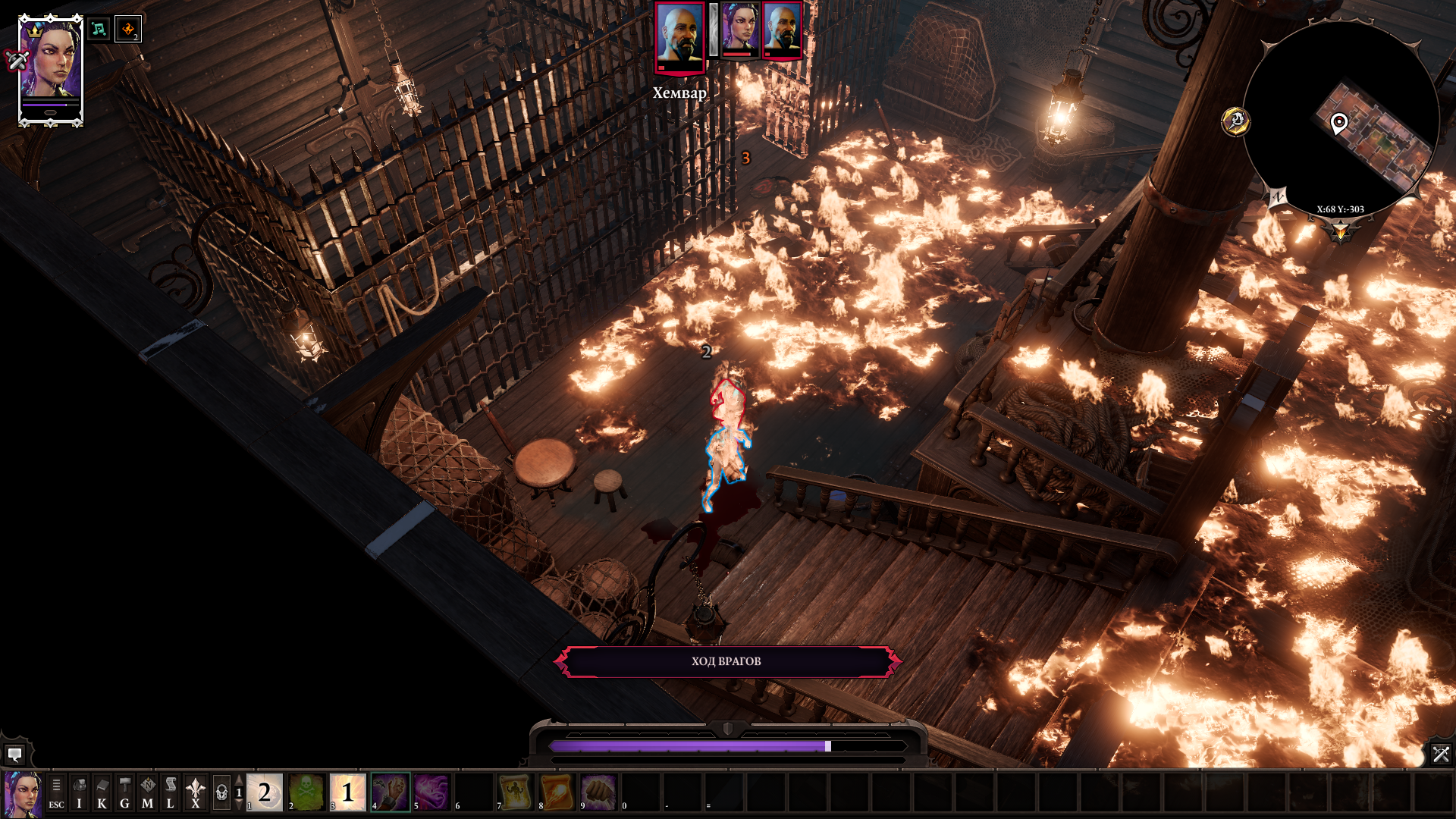This screenshot has width=1456, height=819.
Task: Use the fireball scroll in slot 8
Action: (557, 792)
